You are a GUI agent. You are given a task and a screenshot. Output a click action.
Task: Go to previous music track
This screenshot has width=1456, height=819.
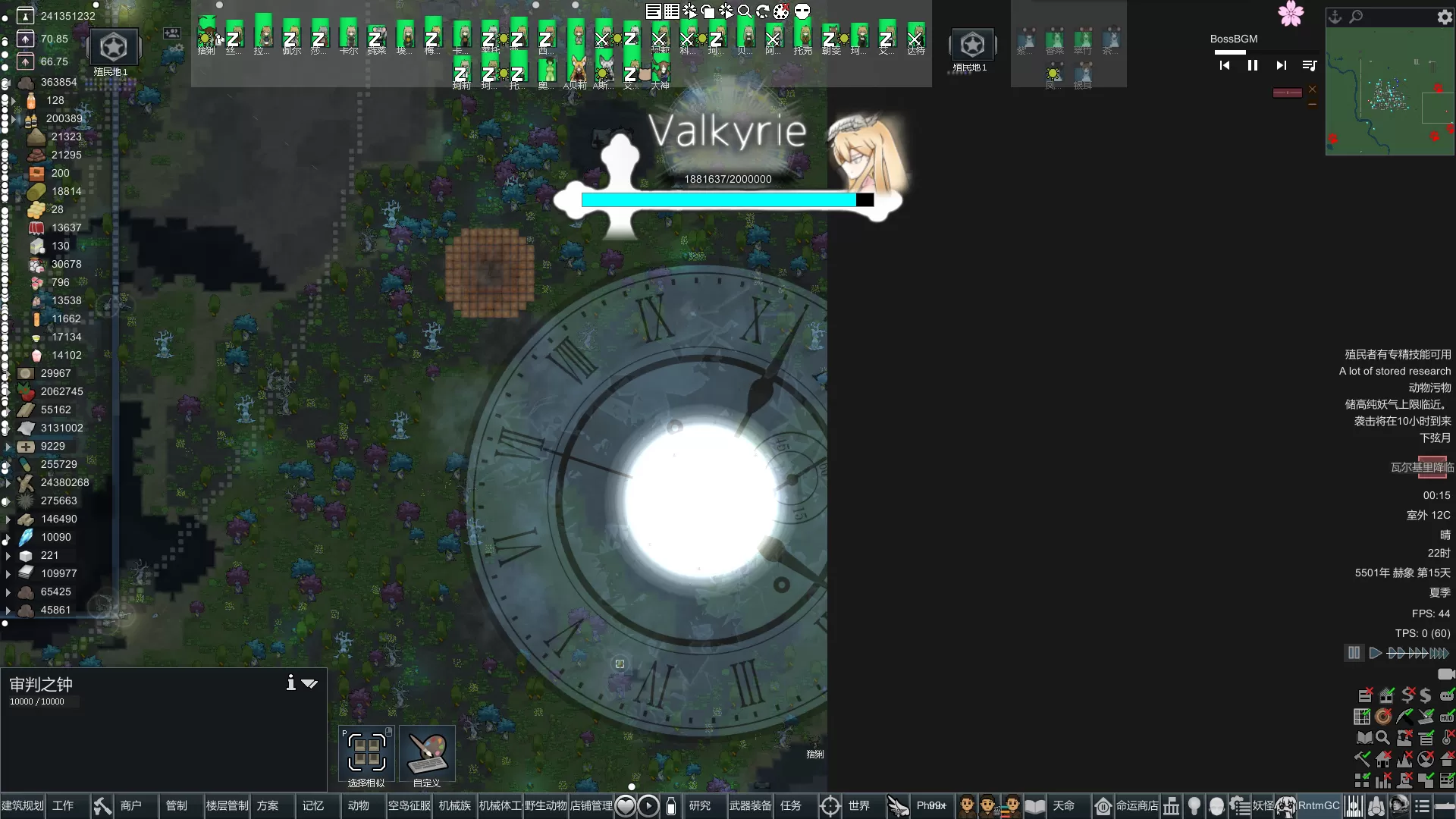click(x=1225, y=66)
